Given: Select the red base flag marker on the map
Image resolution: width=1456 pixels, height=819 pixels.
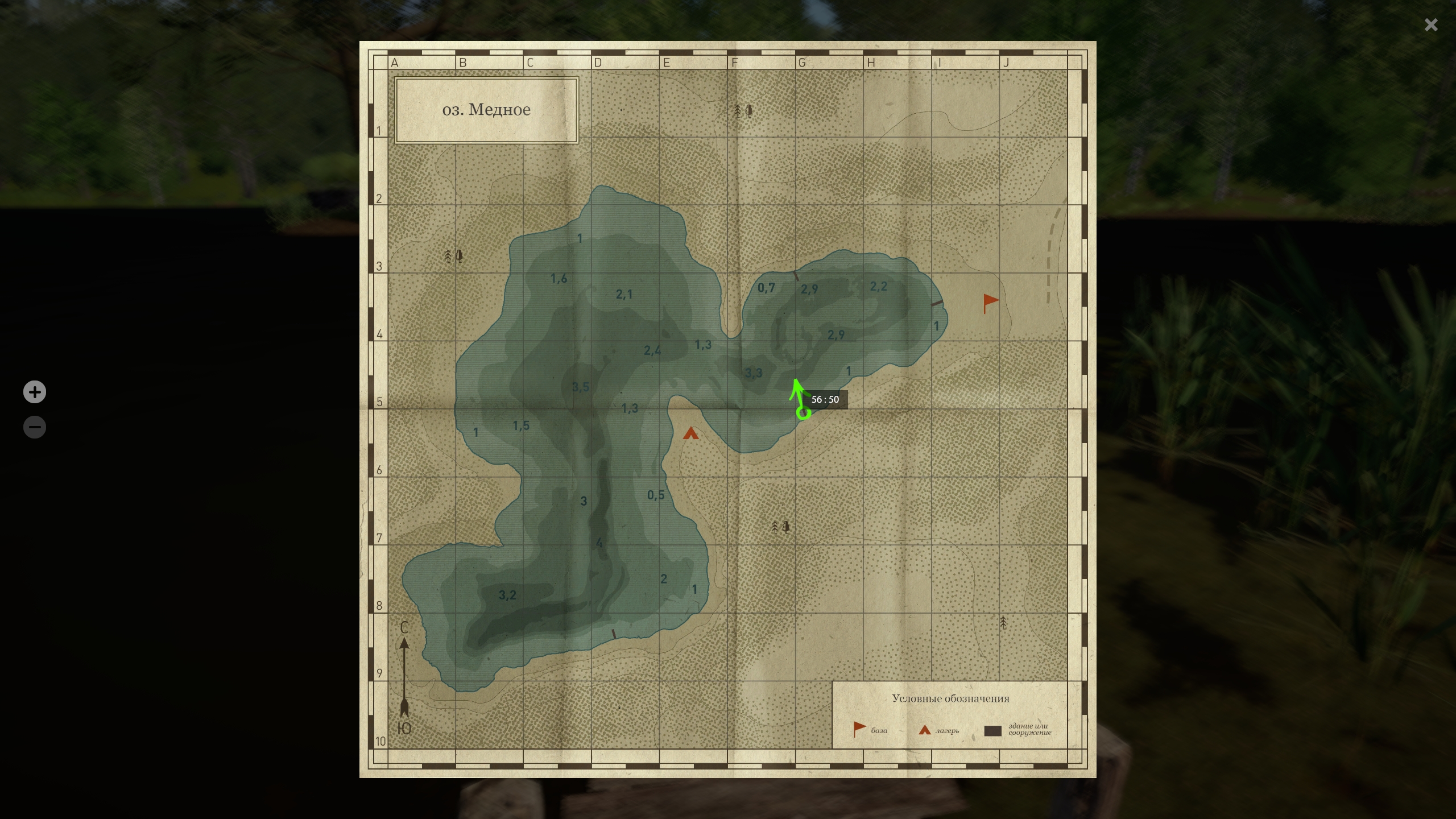Looking at the screenshot, I should (x=990, y=302).
